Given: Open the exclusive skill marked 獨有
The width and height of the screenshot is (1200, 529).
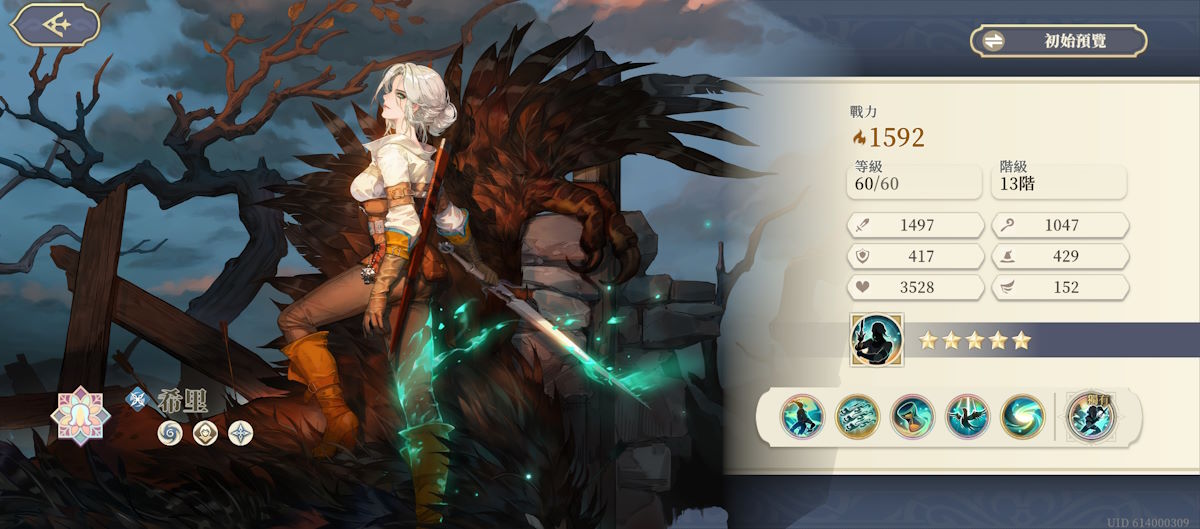Looking at the screenshot, I should (x=1090, y=417).
